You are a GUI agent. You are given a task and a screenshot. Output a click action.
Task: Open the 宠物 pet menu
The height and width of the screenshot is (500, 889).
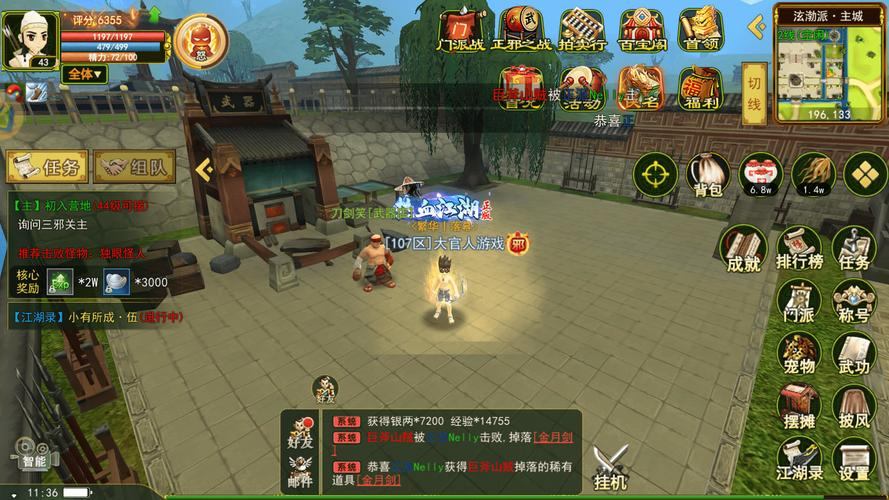point(798,354)
